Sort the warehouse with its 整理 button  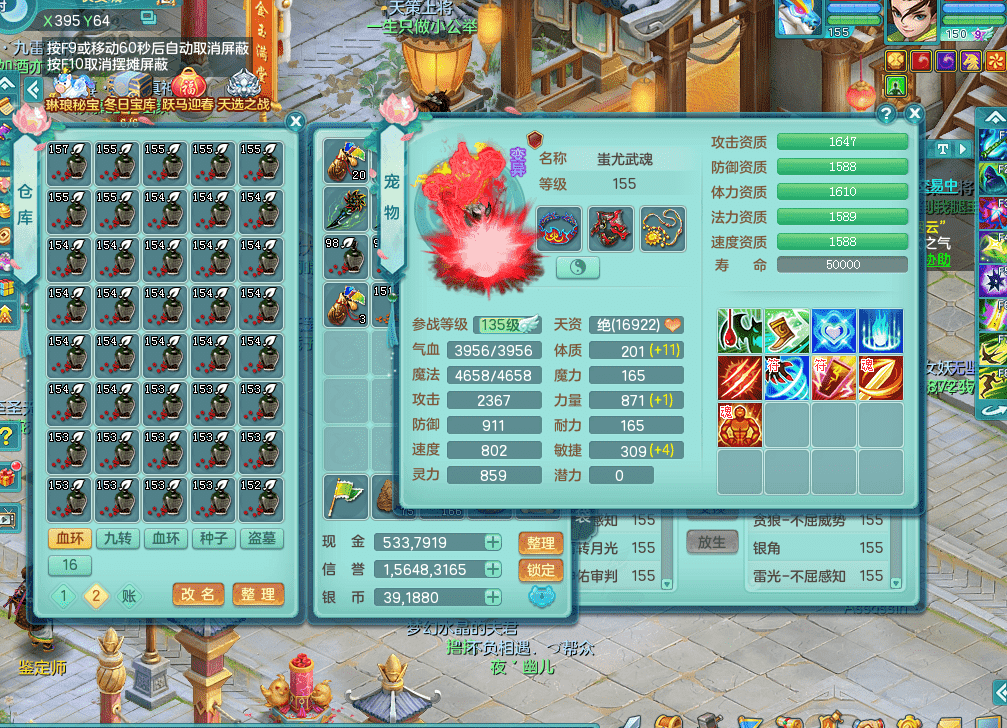257,594
